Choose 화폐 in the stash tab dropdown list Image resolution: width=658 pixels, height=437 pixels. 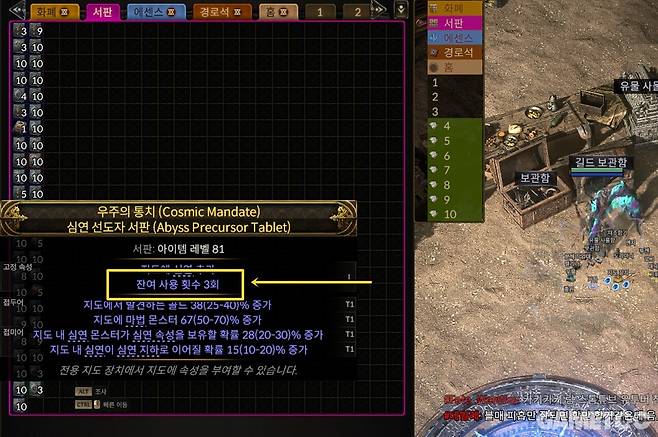point(453,6)
